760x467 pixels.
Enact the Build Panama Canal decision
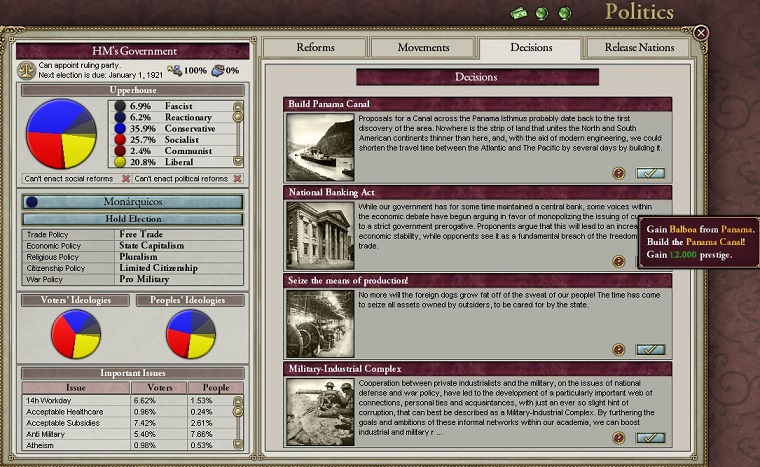[x=650, y=173]
